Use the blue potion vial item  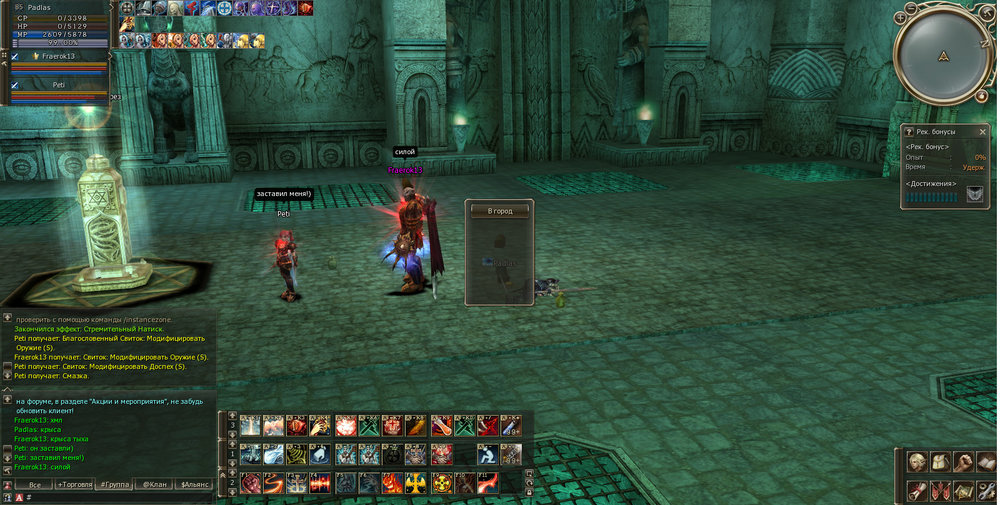(x=509, y=426)
